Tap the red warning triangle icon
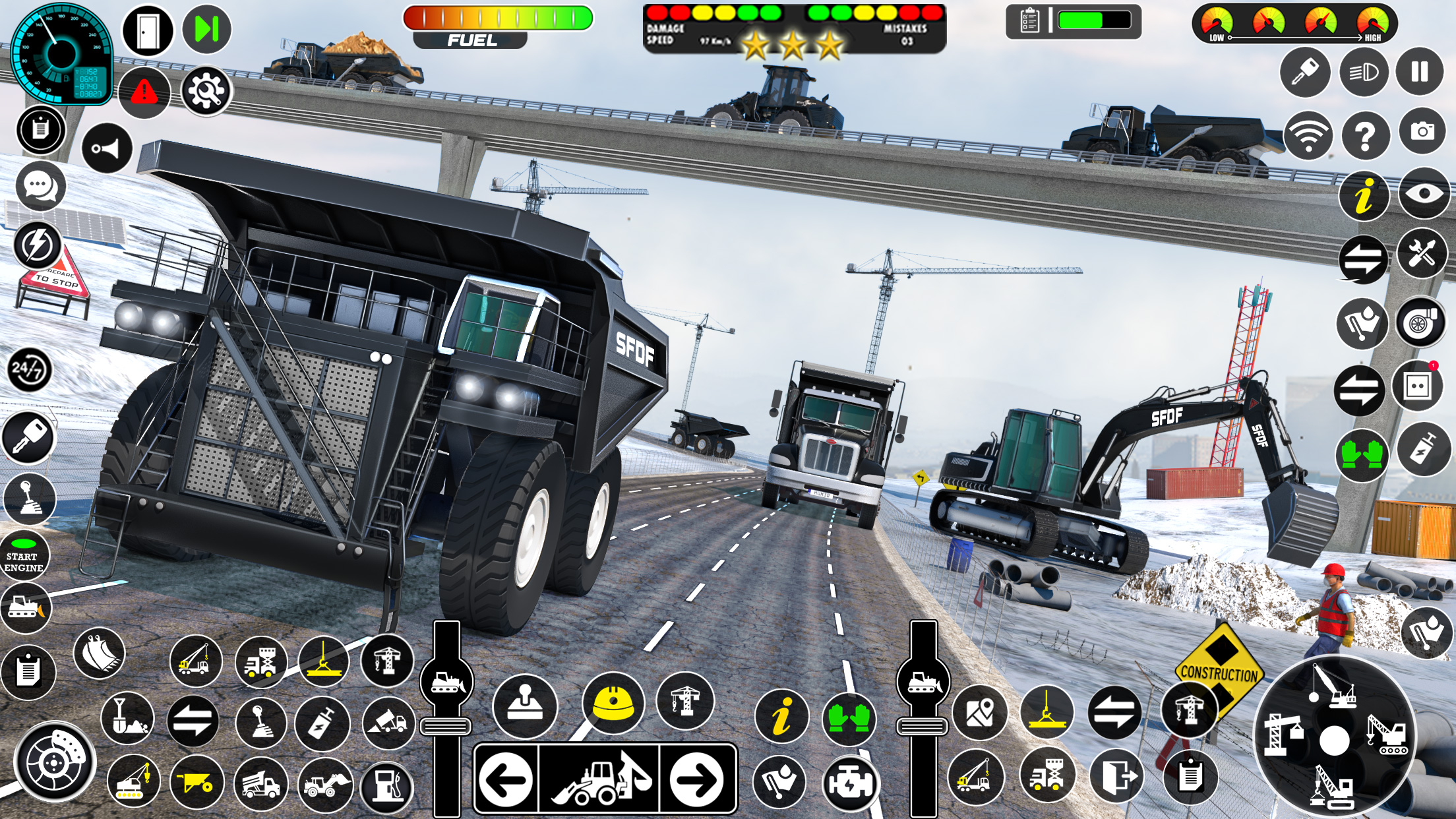Image resolution: width=1456 pixels, height=819 pixels. [x=144, y=92]
